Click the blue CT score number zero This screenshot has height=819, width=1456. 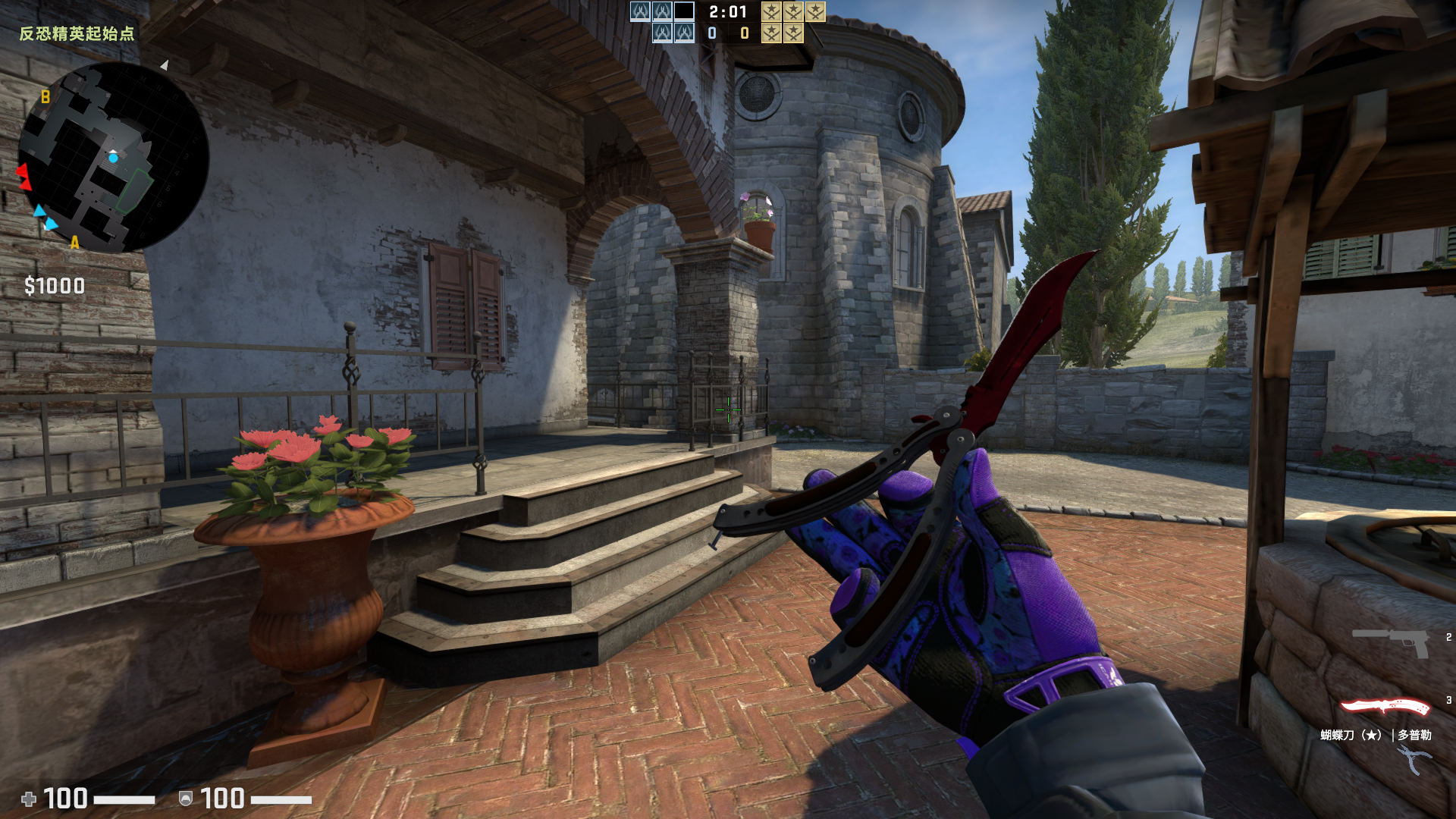[711, 33]
